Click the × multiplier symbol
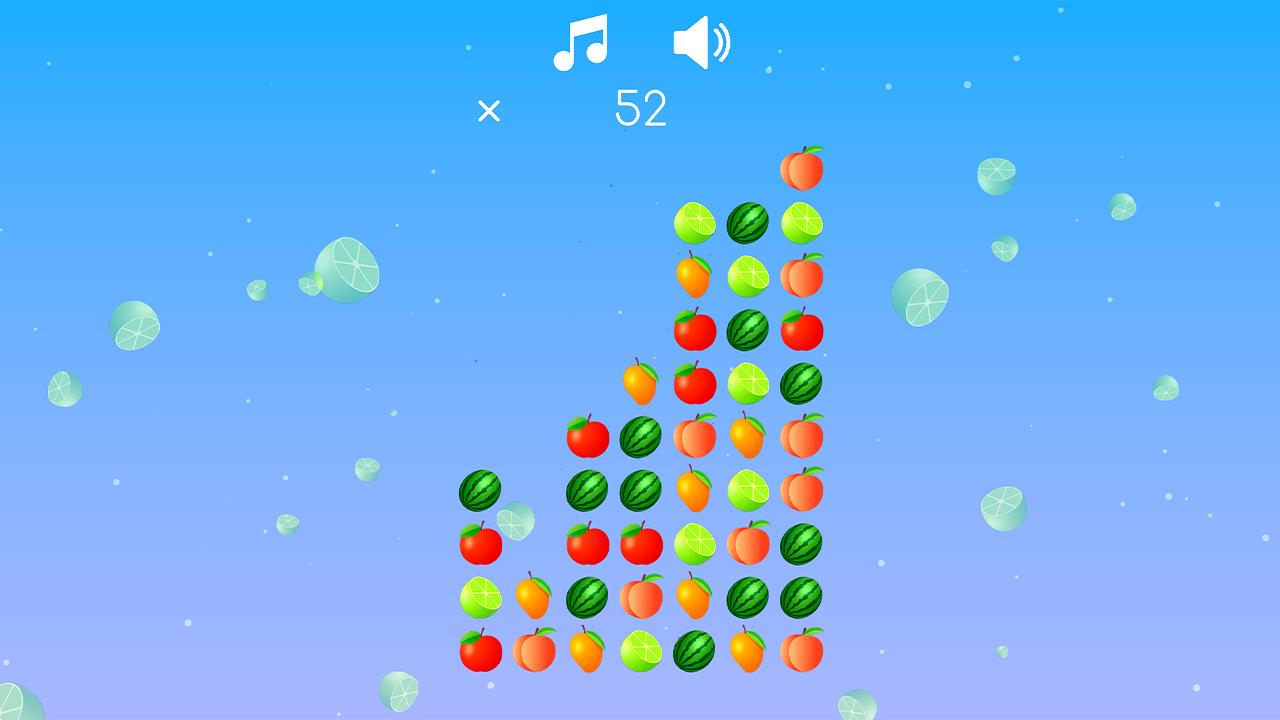 point(488,110)
